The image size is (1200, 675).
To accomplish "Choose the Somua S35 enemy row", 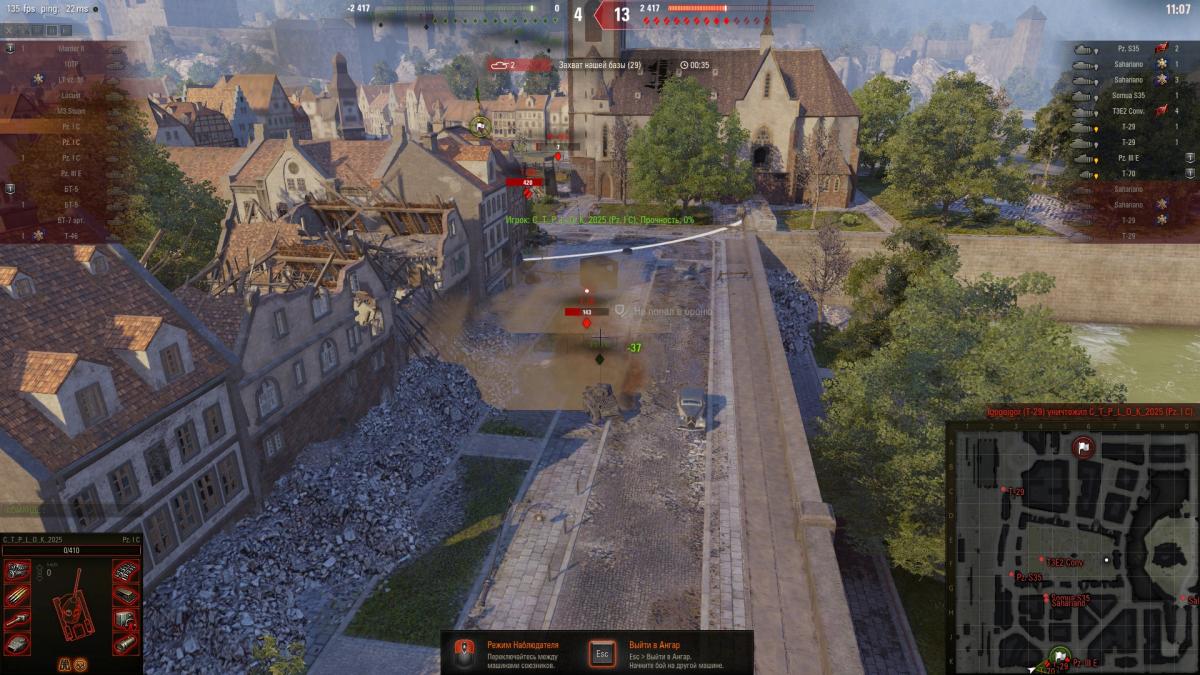I will click(1130, 95).
